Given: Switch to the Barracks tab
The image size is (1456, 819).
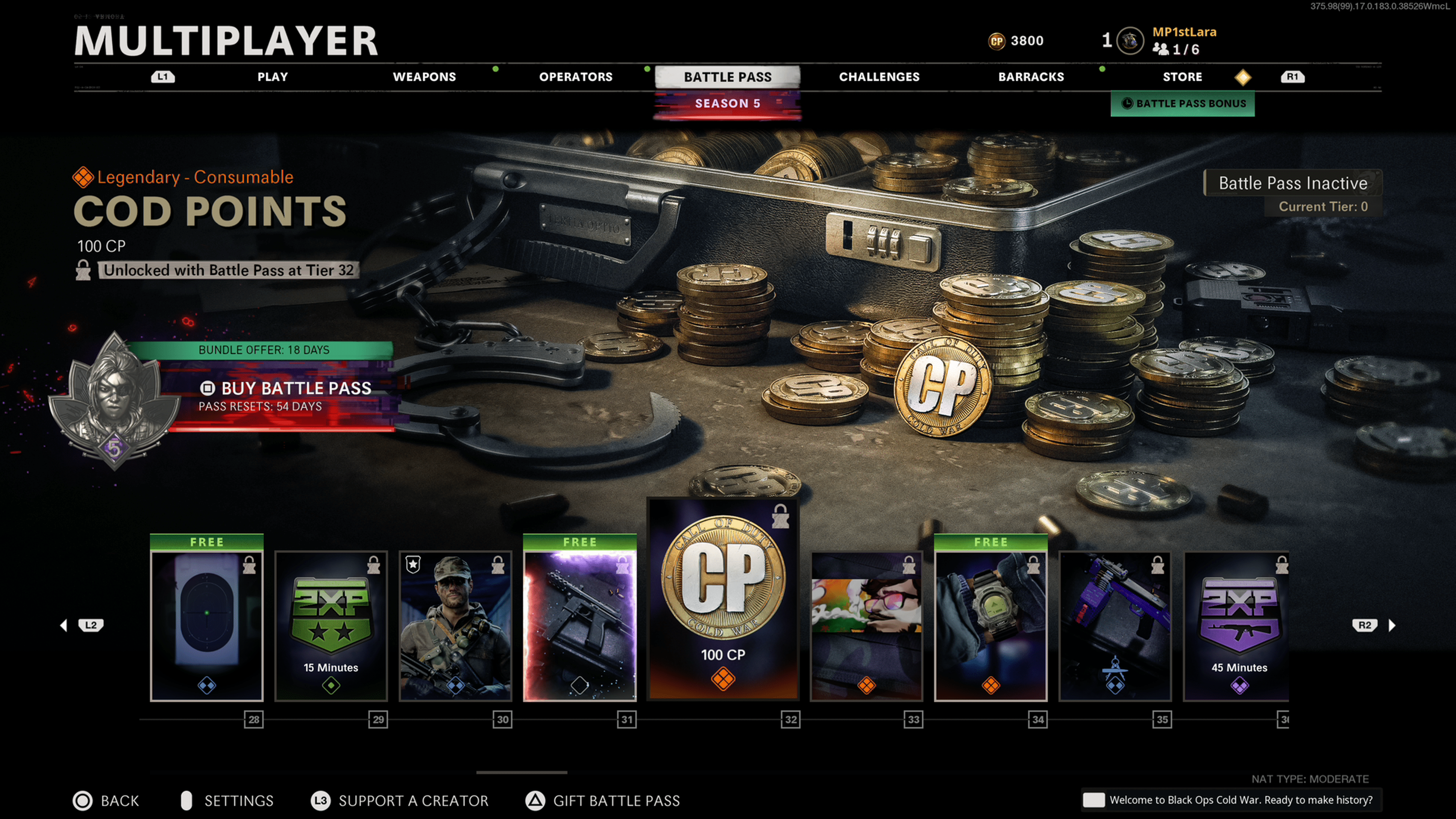Looking at the screenshot, I should [x=1031, y=77].
